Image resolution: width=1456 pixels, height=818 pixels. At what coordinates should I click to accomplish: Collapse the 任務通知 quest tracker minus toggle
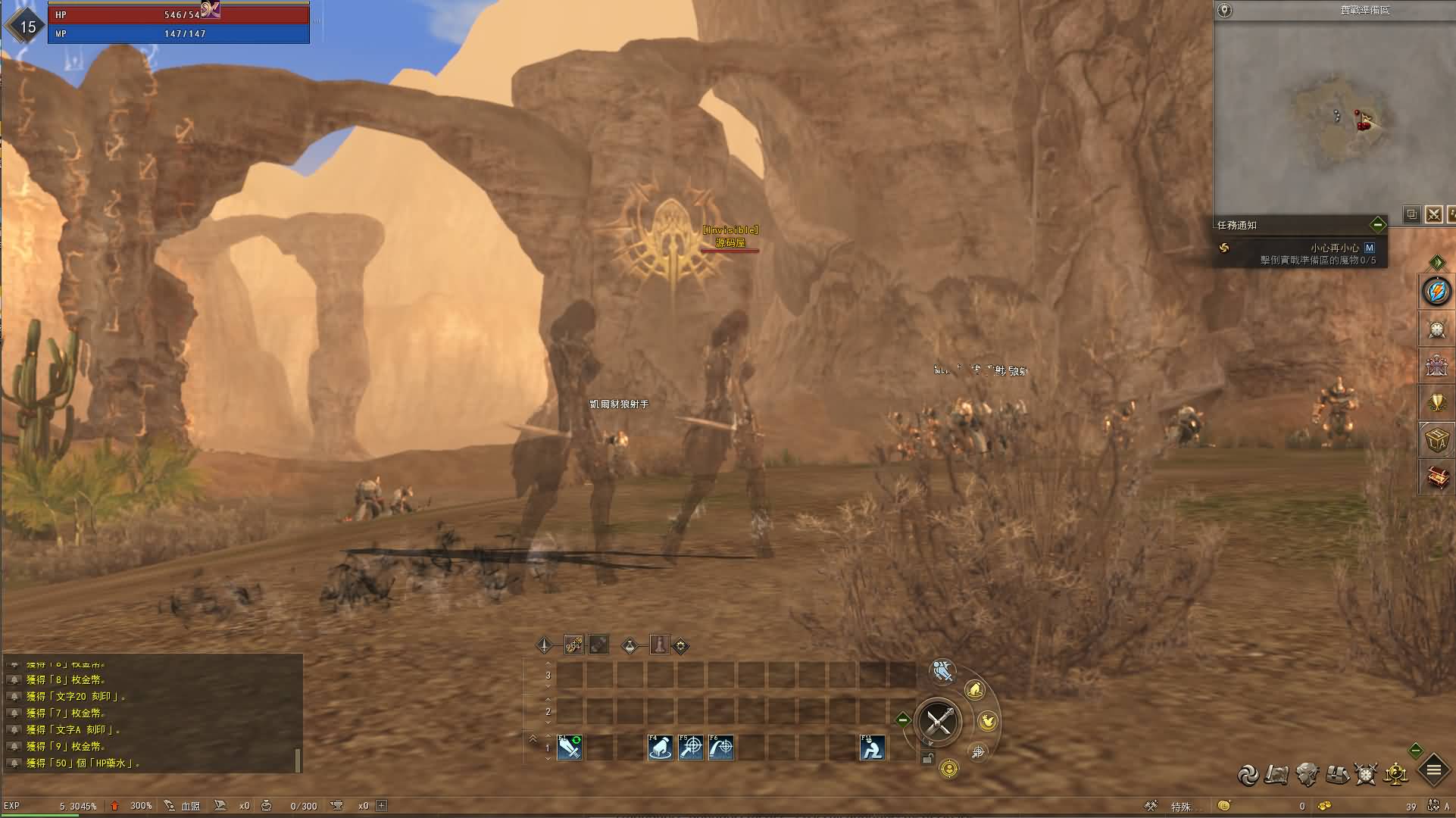coord(1379,225)
